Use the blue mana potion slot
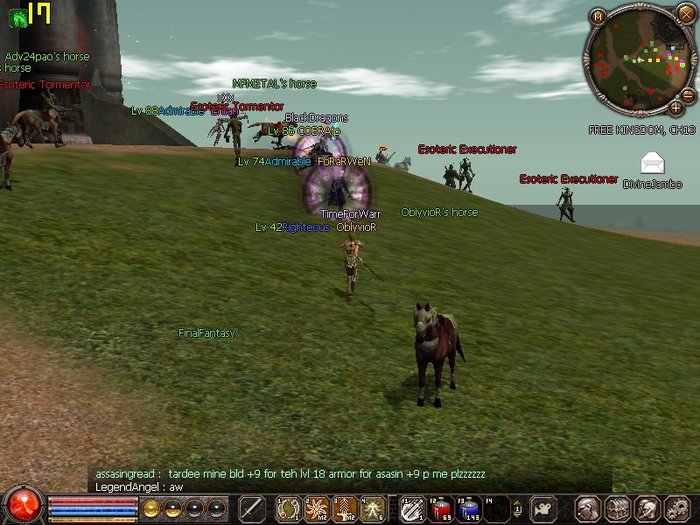 click(x=468, y=509)
